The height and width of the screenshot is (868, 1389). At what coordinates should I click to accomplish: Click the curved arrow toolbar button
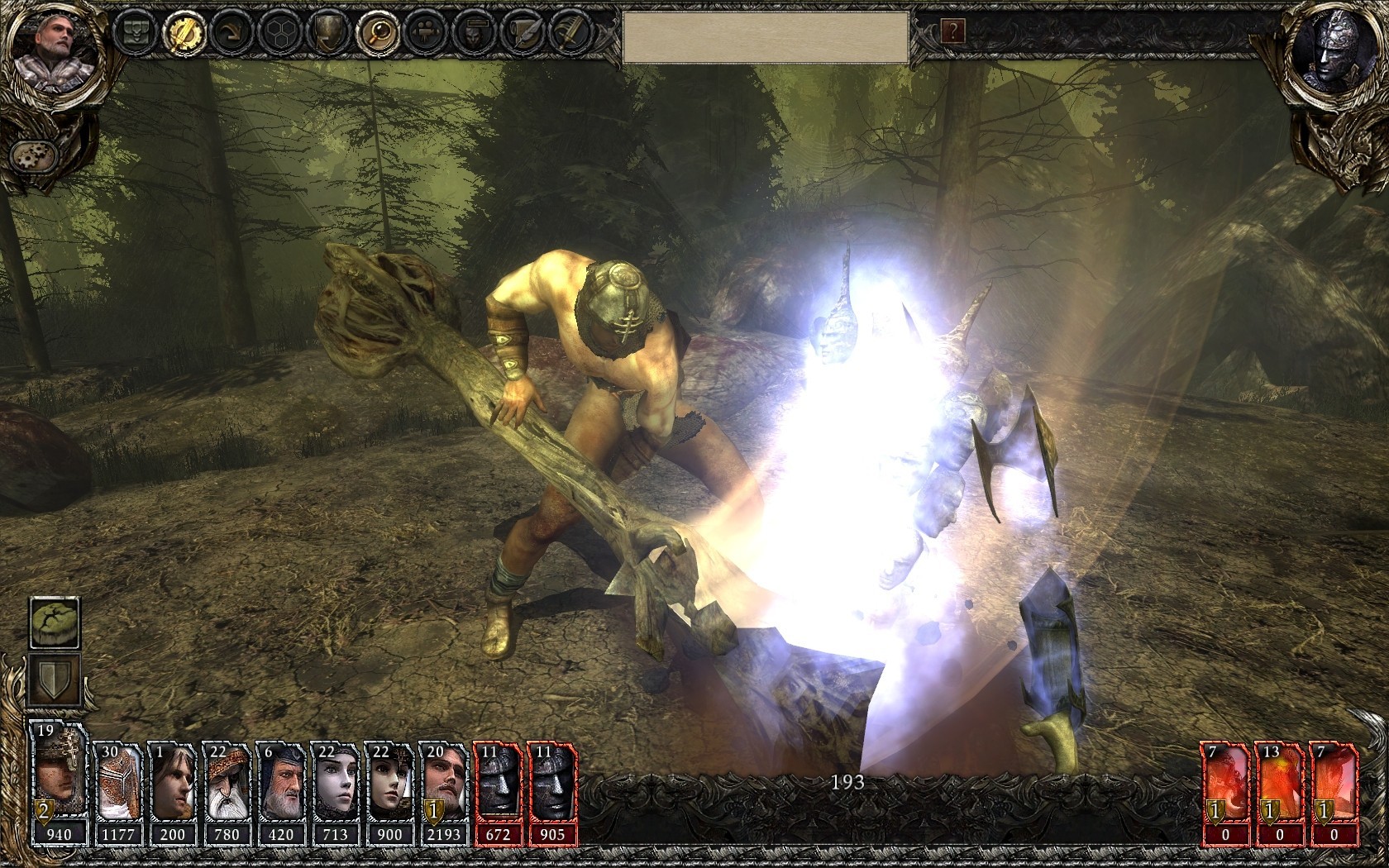231,33
